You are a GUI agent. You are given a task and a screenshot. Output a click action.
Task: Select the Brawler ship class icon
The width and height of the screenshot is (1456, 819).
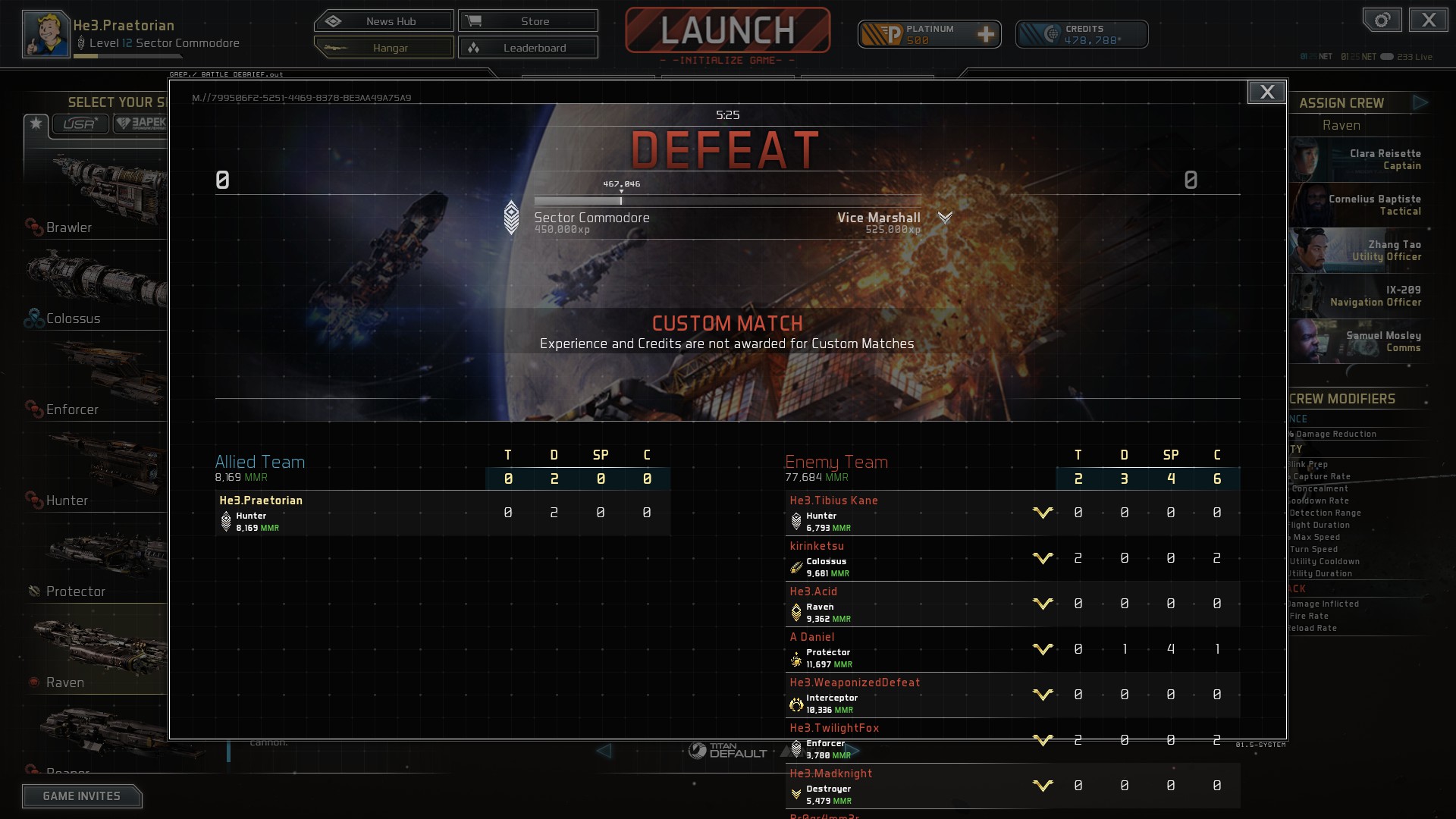(x=33, y=227)
